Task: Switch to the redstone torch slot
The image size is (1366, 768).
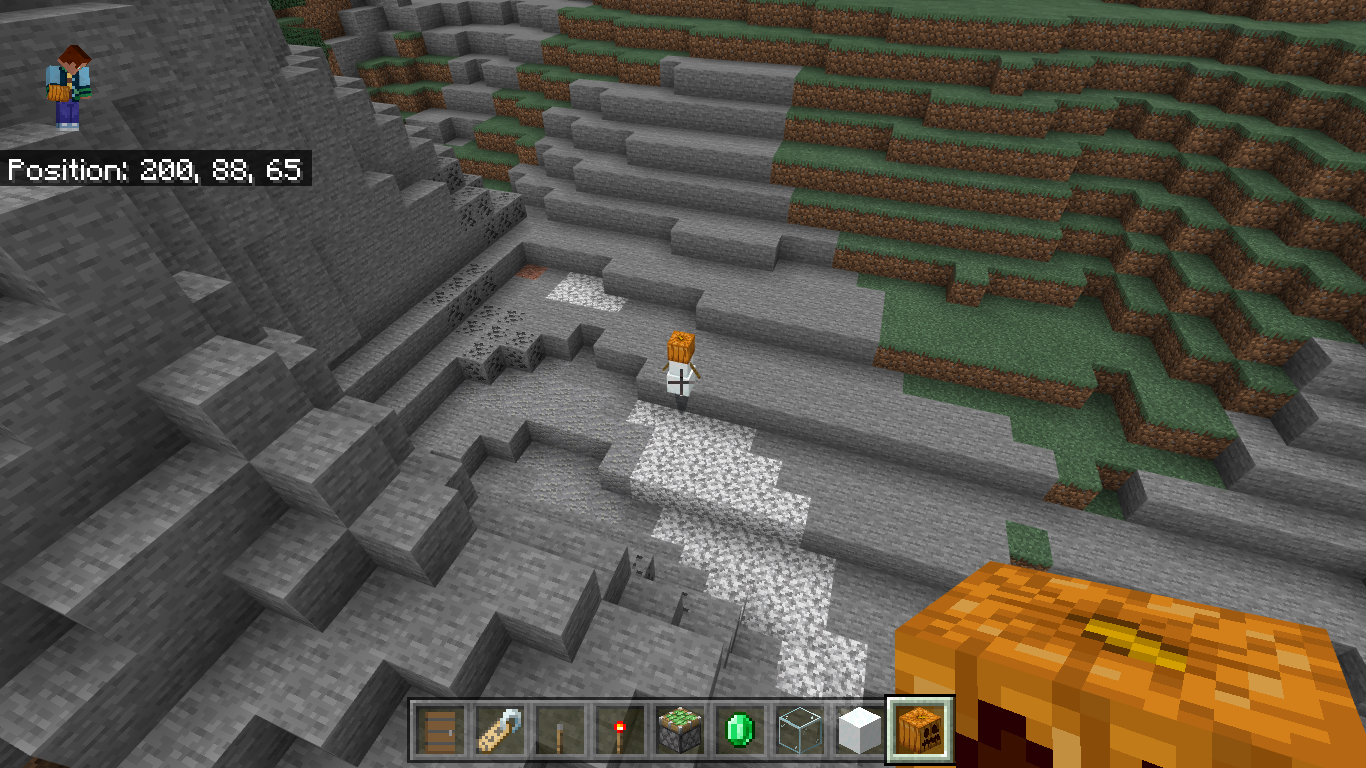Action: [x=618, y=731]
